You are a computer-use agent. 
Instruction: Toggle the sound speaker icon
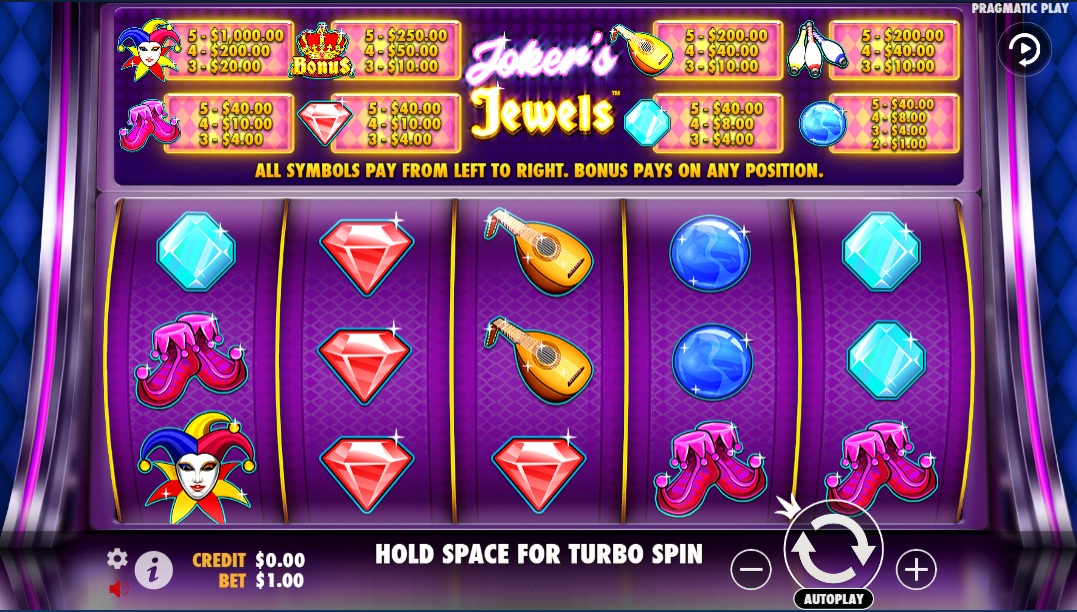pos(119,588)
